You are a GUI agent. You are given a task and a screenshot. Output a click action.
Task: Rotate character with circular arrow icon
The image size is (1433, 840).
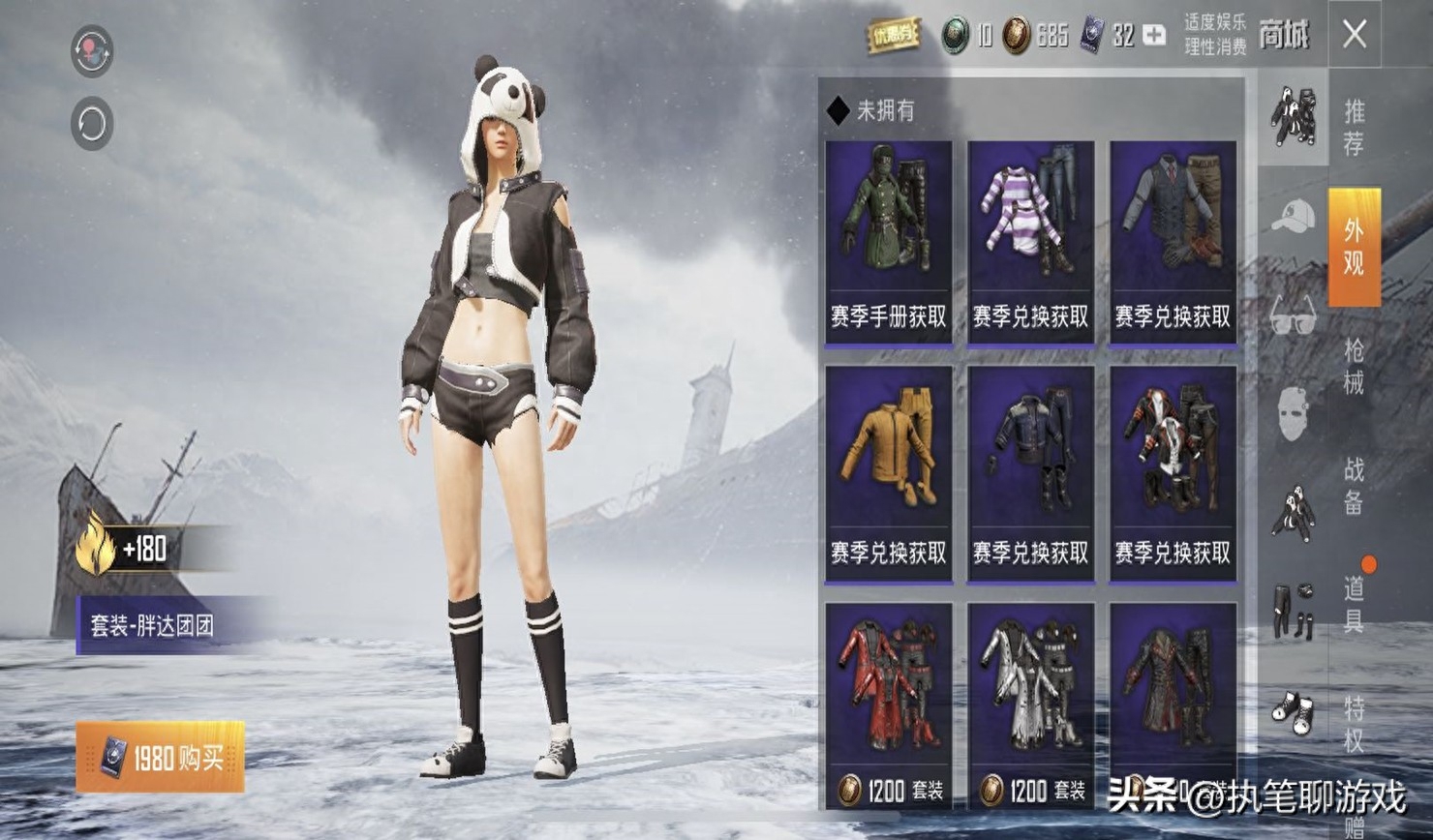(92, 124)
